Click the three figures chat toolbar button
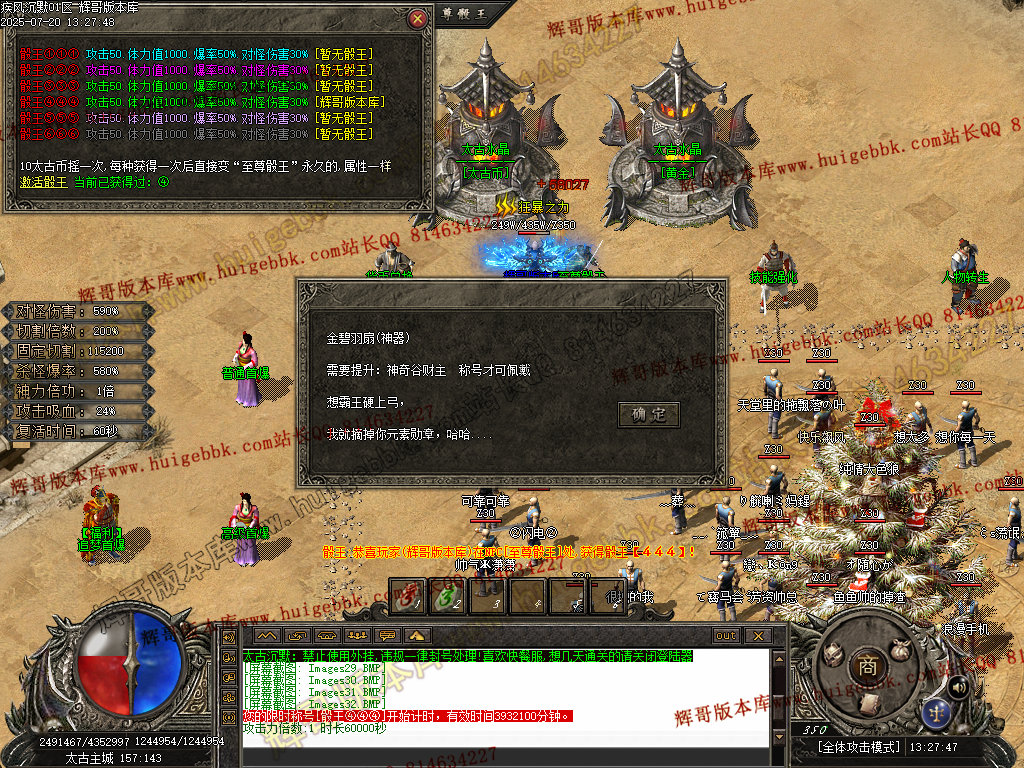The height and width of the screenshot is (768, 1024). [357, 635]
